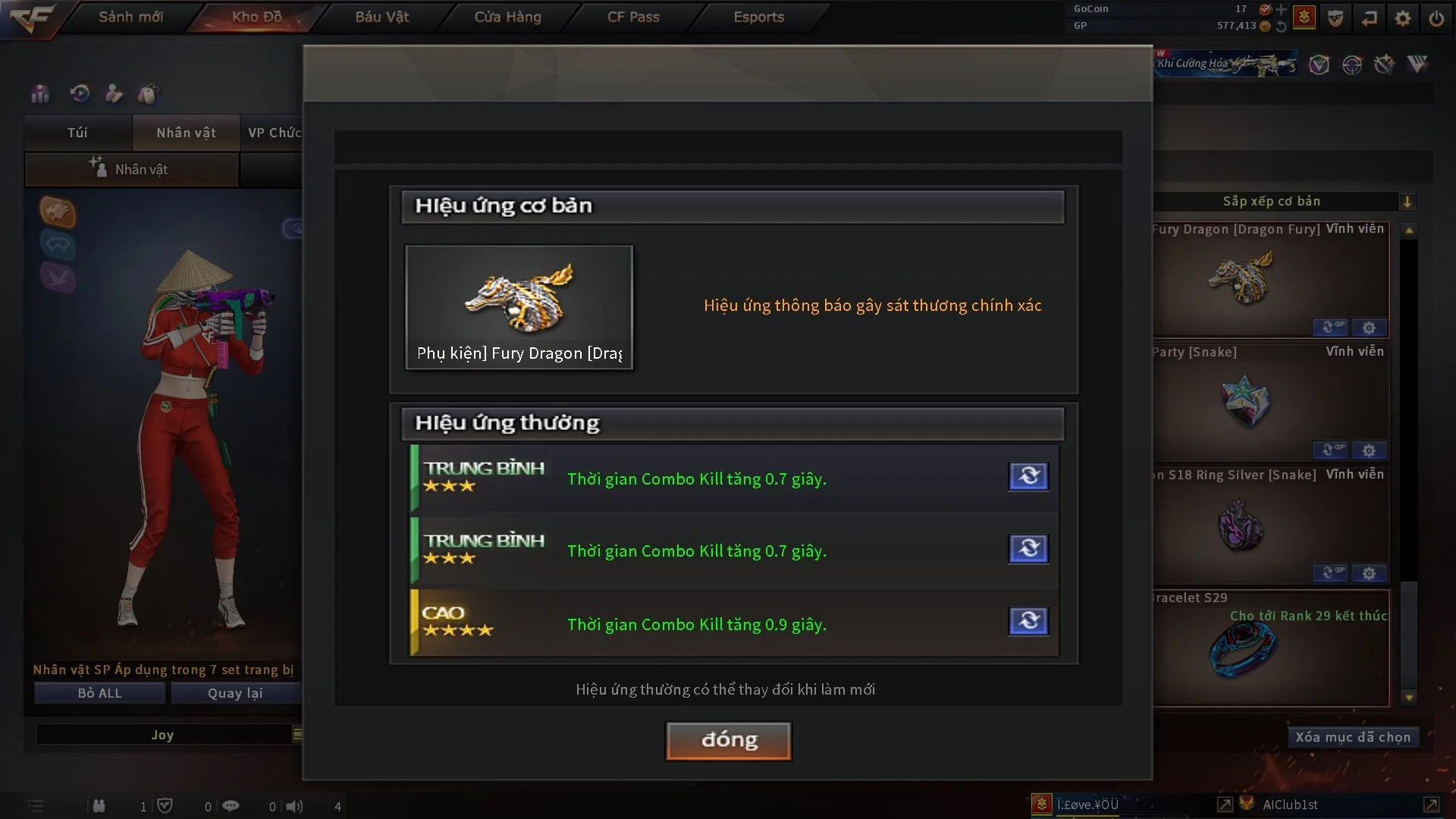
Task: Click the Quay lại button
Action: [x=235, y=693]
